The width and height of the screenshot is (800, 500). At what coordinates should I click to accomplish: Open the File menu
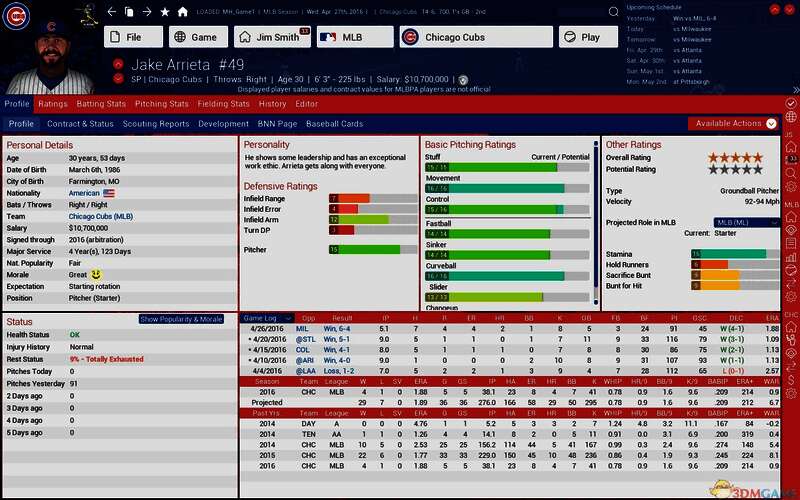click(x=132, y=37)
